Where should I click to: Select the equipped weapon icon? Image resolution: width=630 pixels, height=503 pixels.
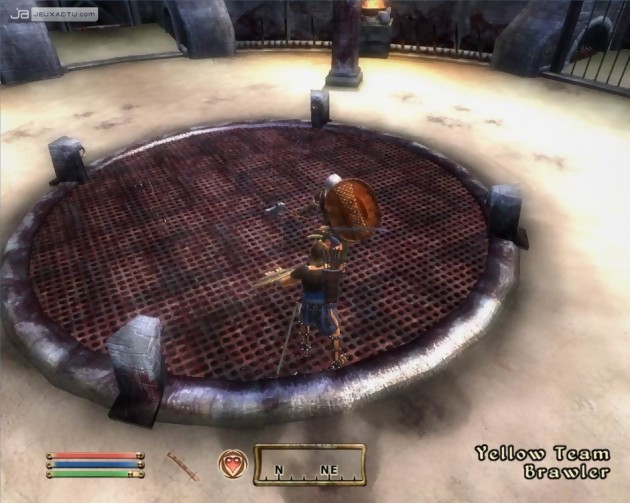click(x=182, y=464)
